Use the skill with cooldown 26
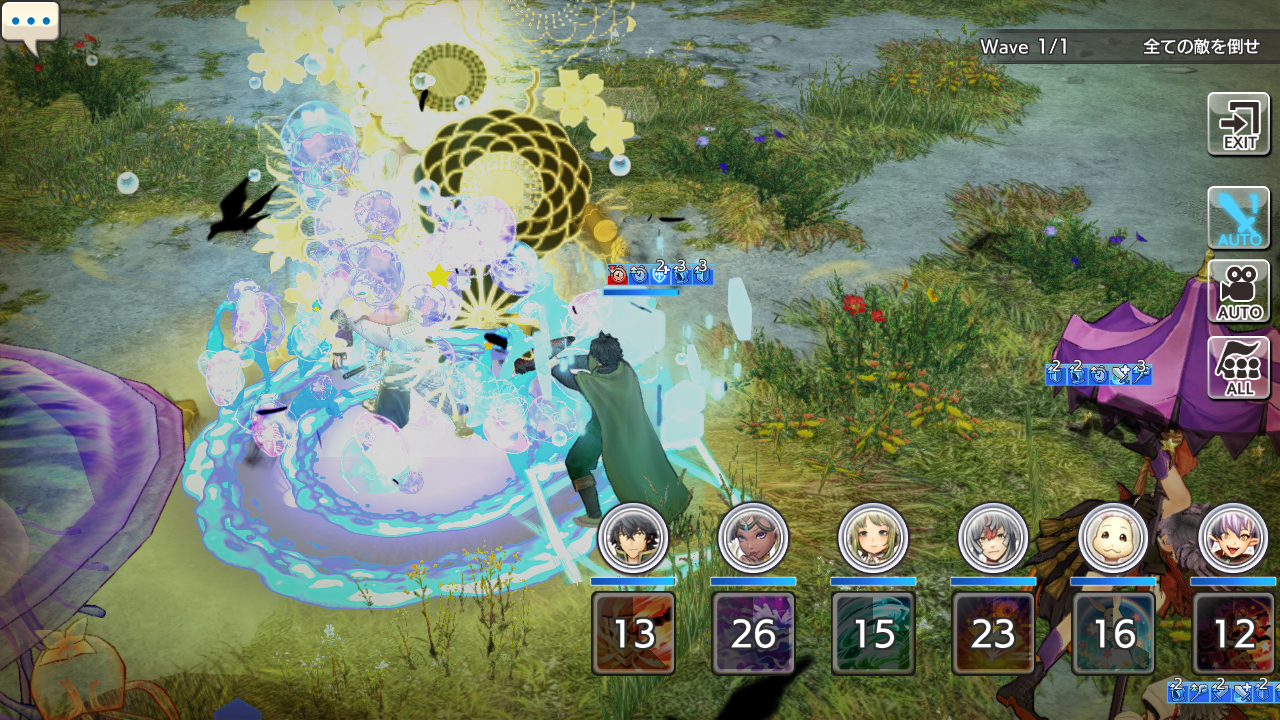1280x720 pixels. [753, 633]
